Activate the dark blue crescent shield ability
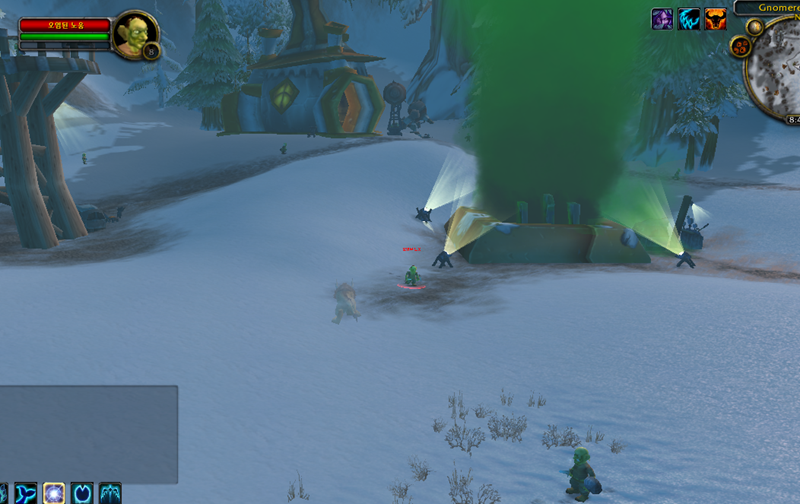Image resolution: width=800 pixels, height=504 pixels. coord(82,494)
